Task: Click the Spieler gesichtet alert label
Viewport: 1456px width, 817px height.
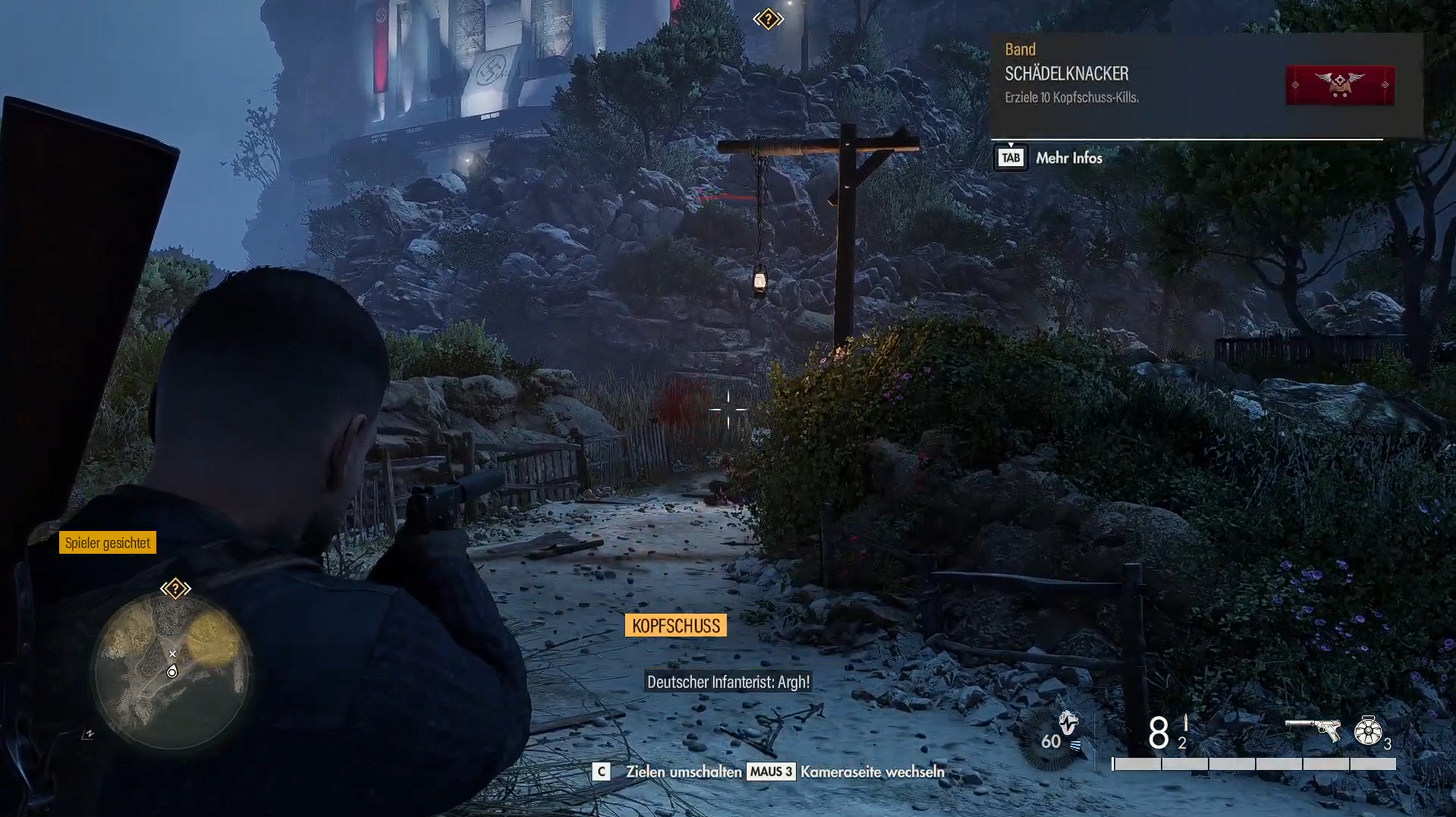Action: pyautogui.click(x=108, y=542)
